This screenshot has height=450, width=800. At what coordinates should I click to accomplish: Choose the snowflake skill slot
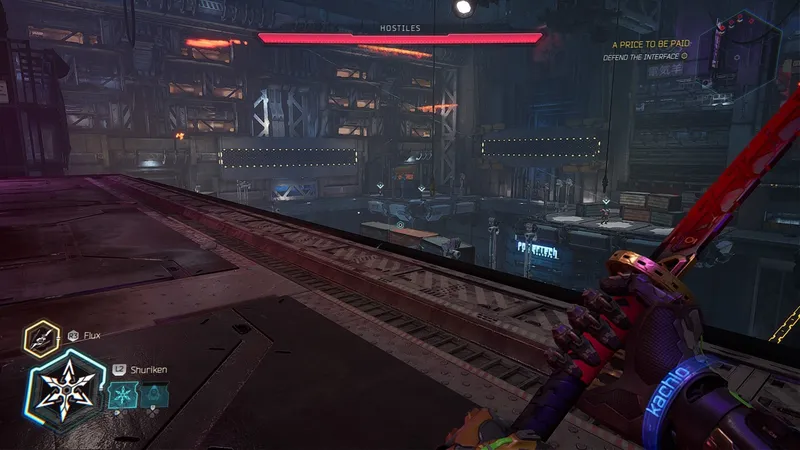tap(123, 396)
